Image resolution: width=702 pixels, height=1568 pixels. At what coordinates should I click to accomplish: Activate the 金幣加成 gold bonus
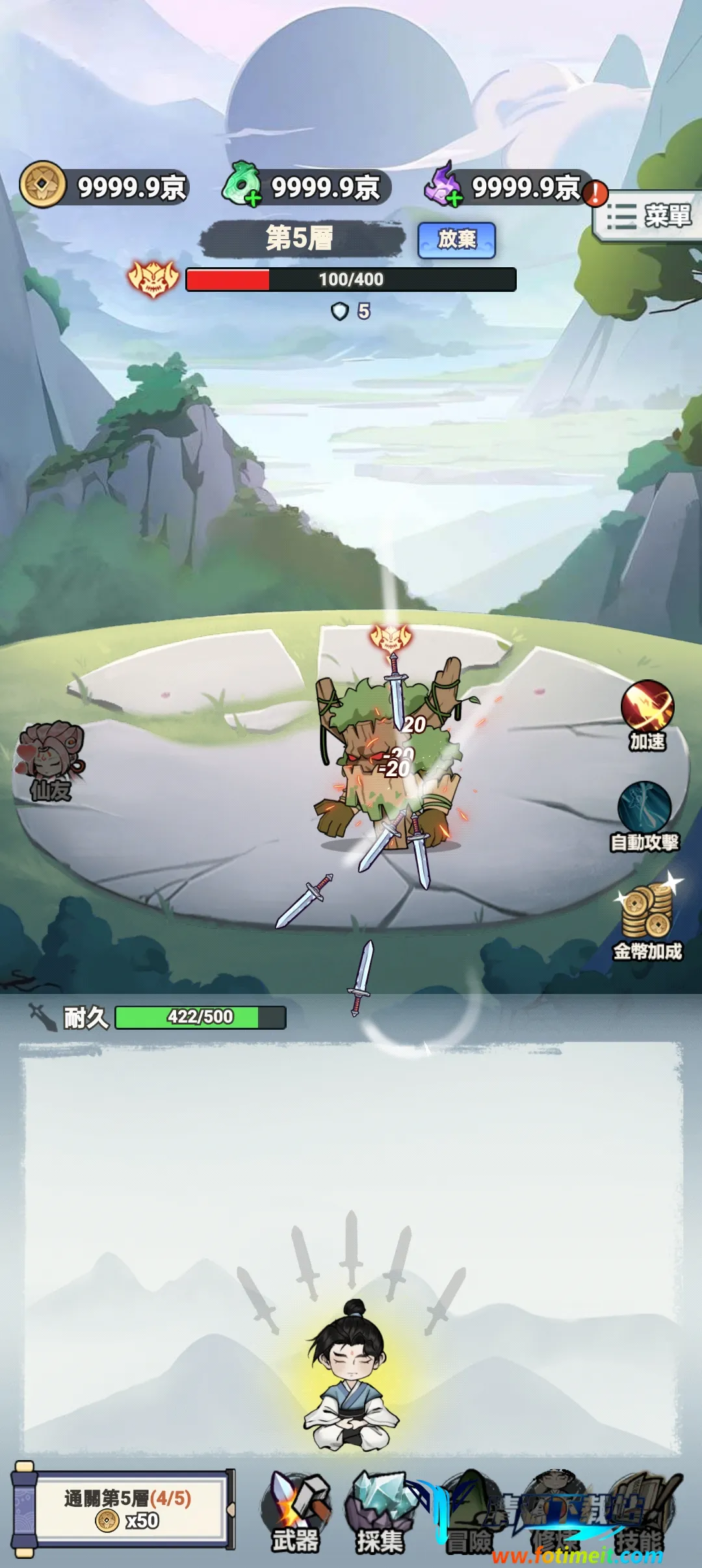(x=648, y=922)
